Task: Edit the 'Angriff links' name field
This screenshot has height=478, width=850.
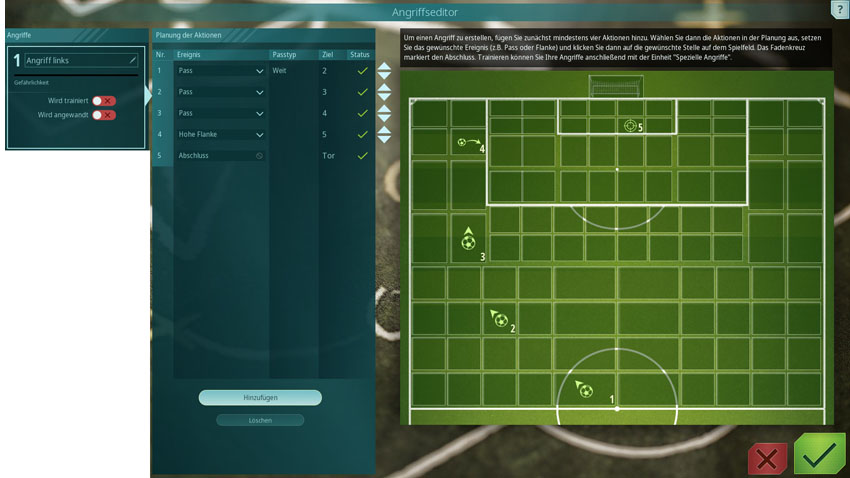Action: coord(80,61)
